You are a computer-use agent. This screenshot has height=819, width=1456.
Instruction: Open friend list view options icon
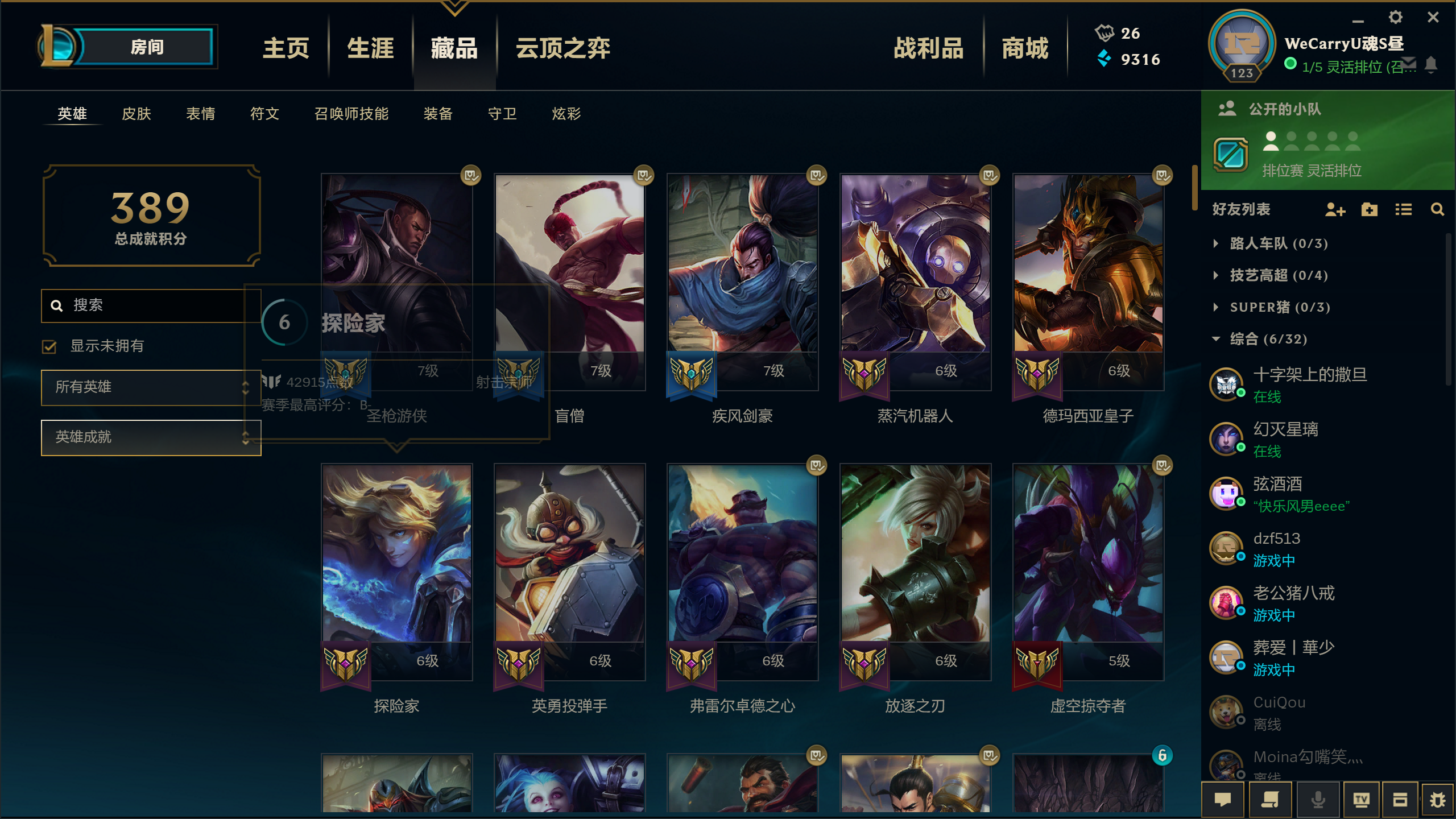click(x=1403, y=210)
